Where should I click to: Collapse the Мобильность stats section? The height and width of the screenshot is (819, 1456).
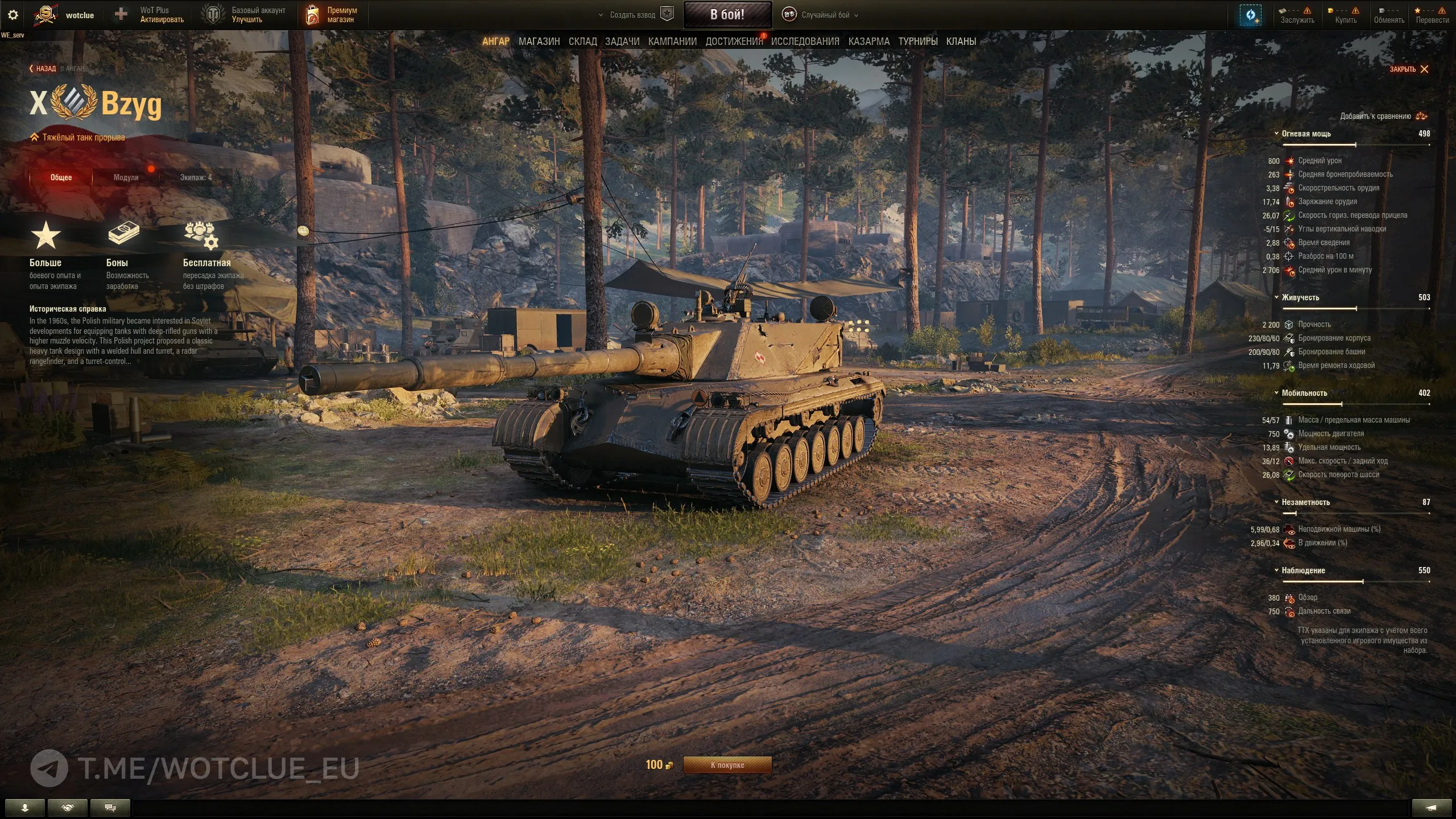(1304, 393)
